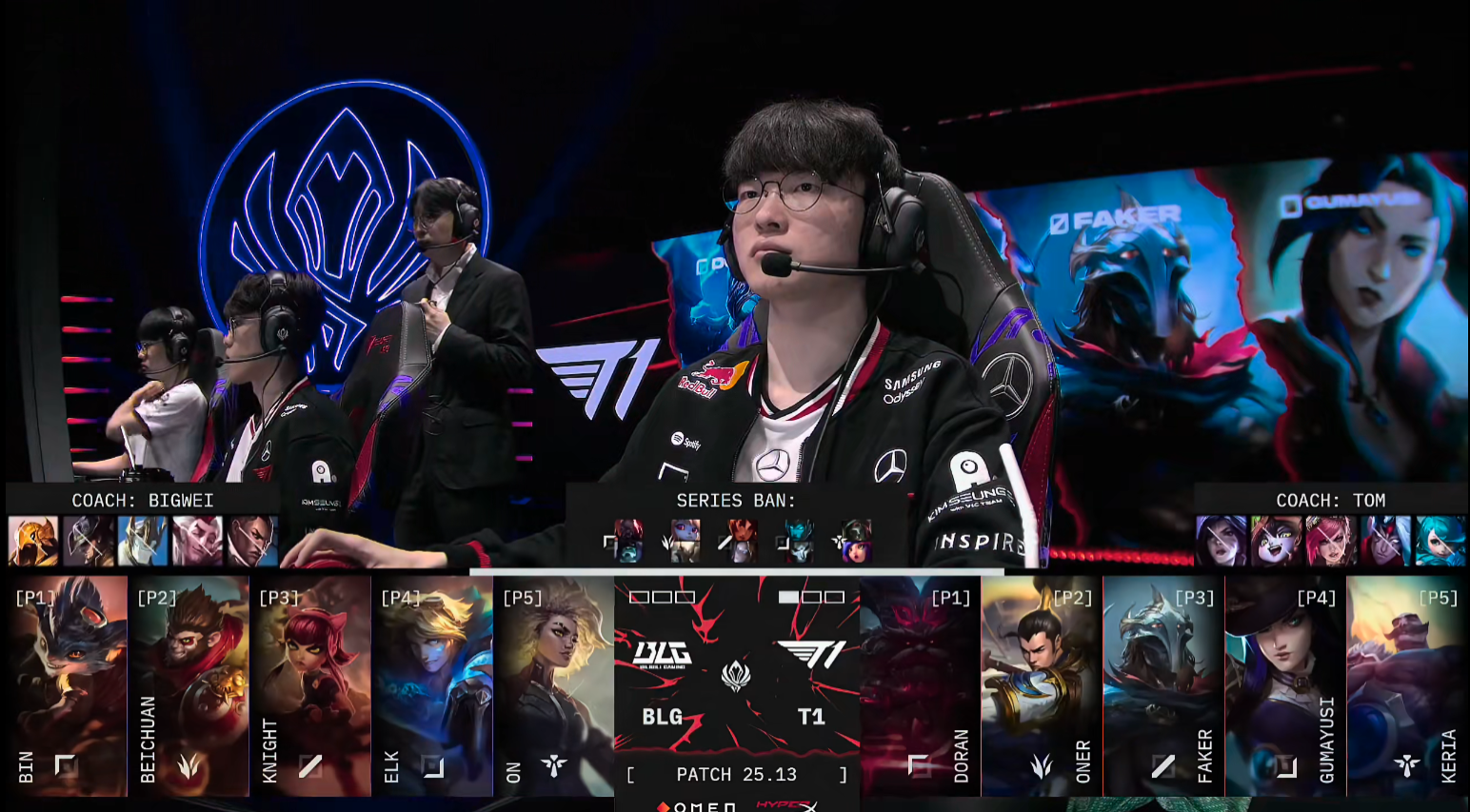Click the T1 logo on scoreboard
The width and height of the screenshot is (1470, 812).
pyautogui.click(x=811, y=654)
